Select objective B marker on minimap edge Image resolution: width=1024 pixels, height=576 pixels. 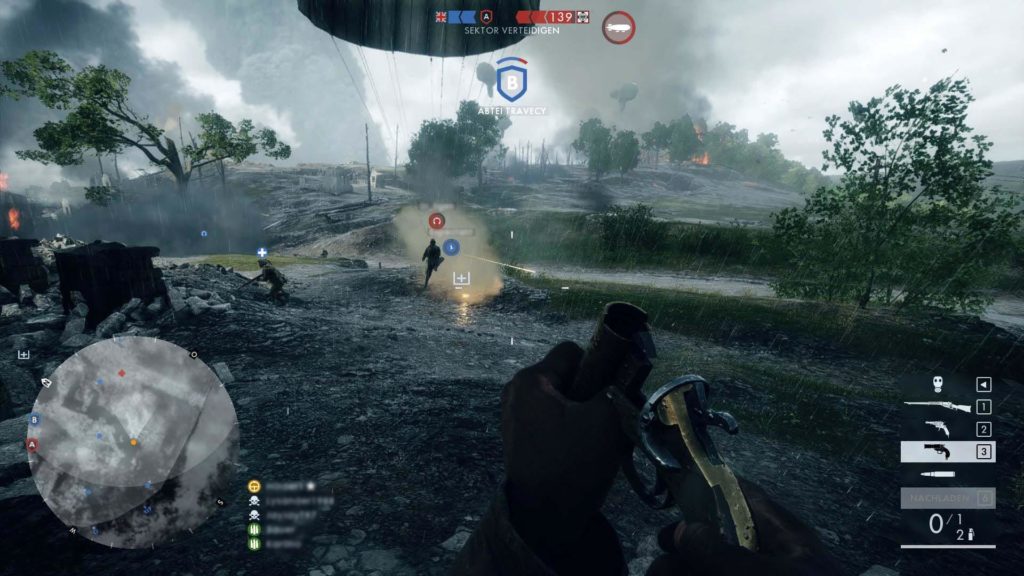pyautogui.click(x=35, y=420)
